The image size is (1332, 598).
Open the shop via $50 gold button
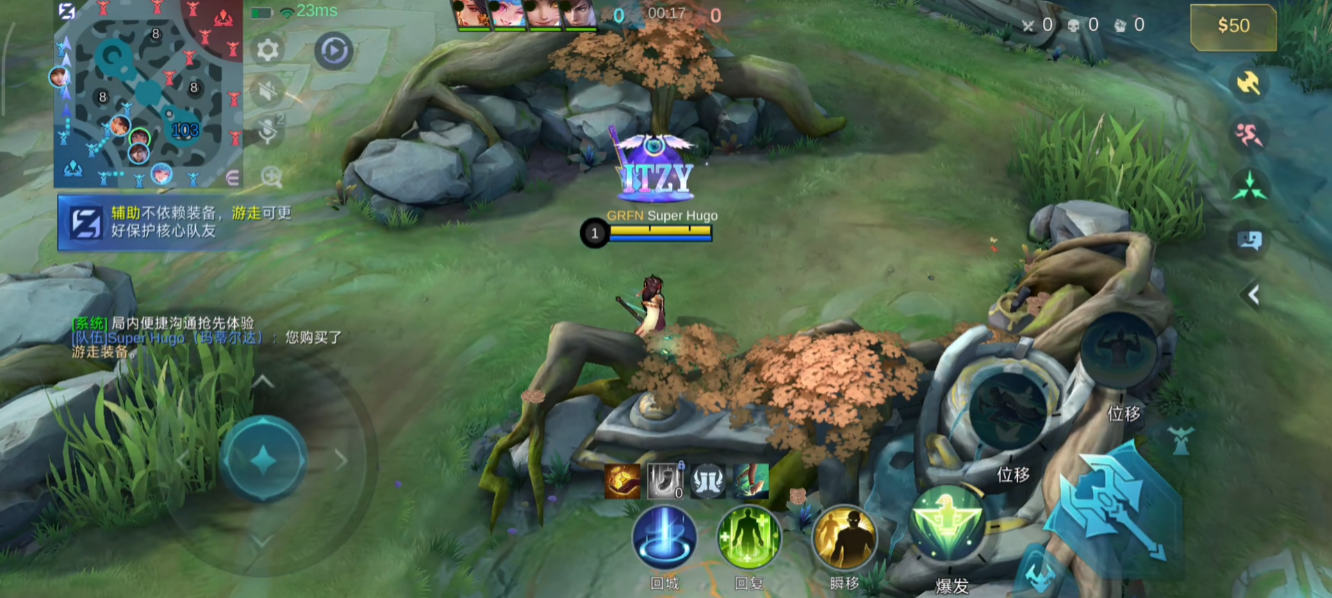pos(1233,27)
